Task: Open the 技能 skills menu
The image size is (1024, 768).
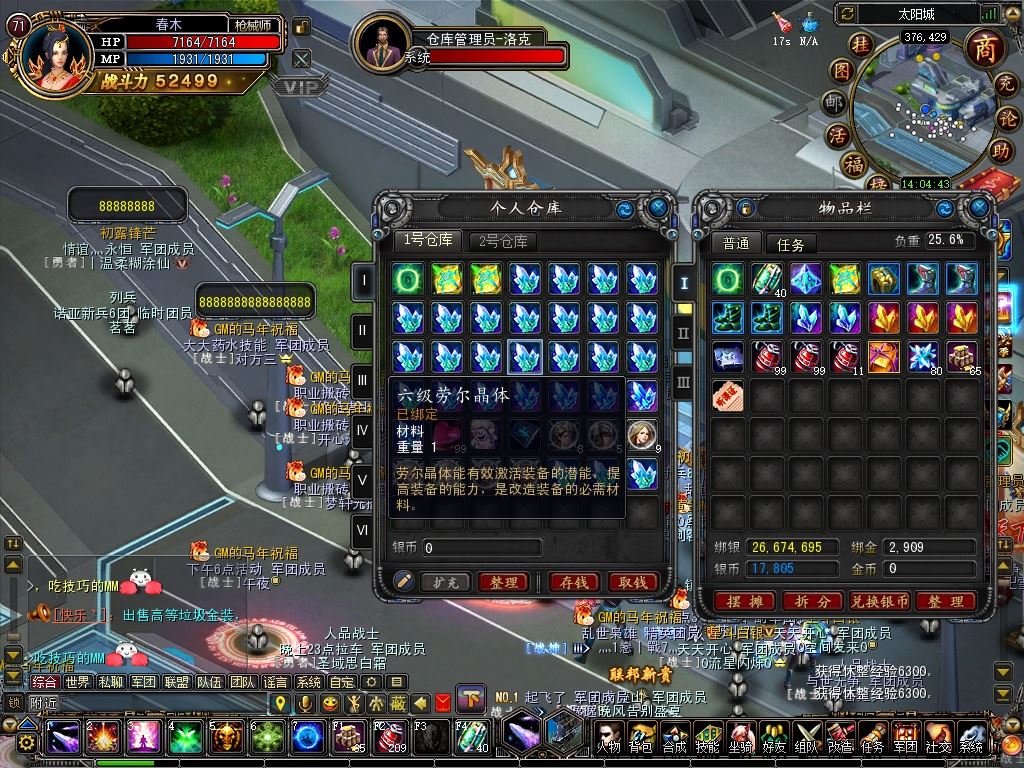Action: pos(708,737)
